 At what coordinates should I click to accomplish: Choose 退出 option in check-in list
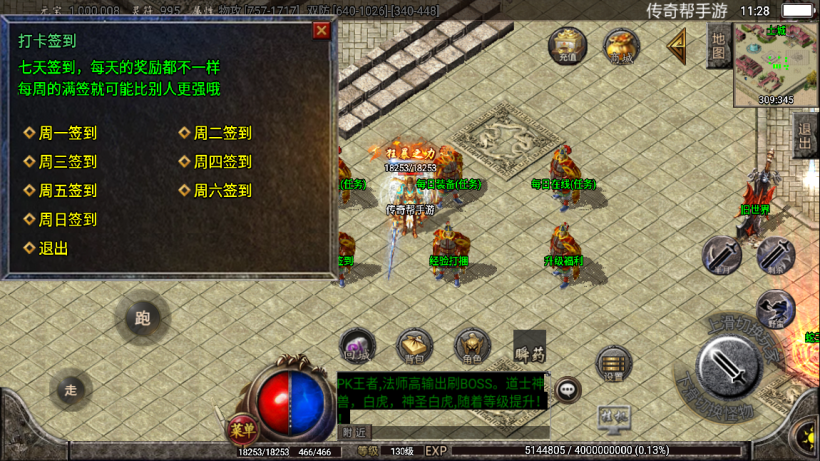tap(53, 249)
